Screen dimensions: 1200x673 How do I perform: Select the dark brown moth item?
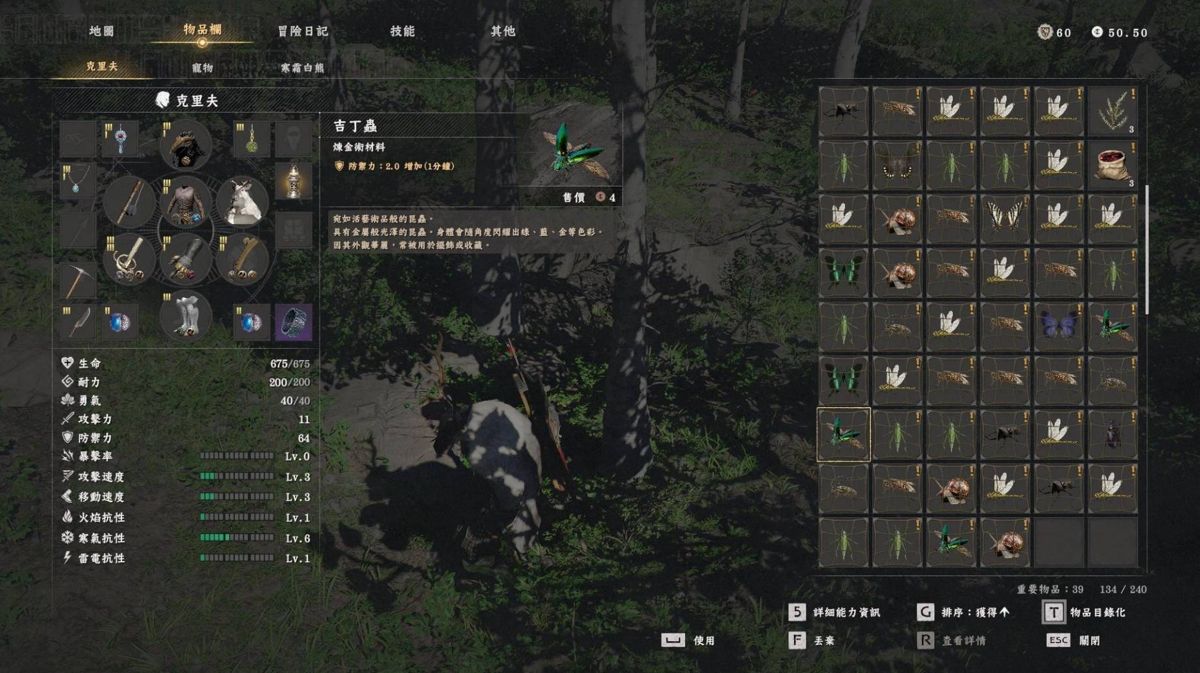897,165
